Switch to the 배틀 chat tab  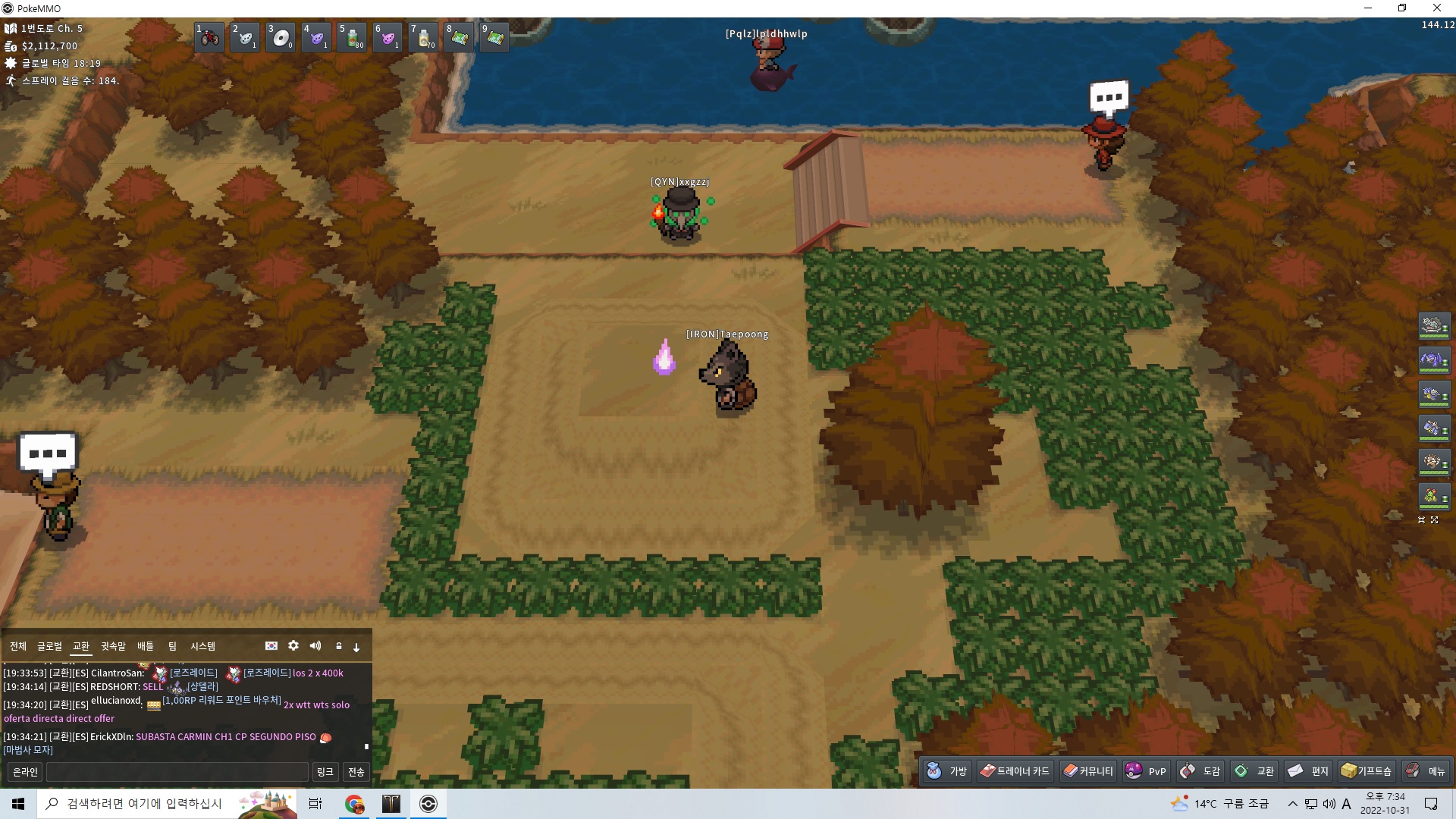tap(145, 646)
